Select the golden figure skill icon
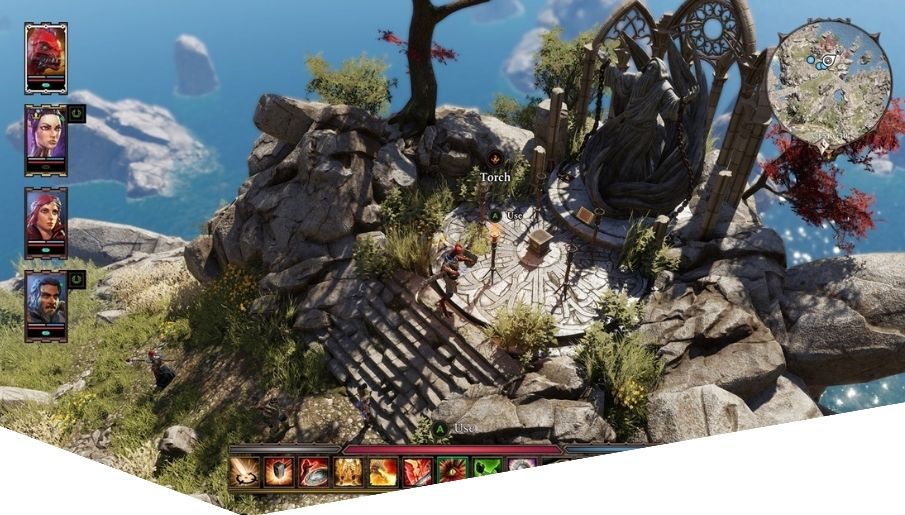This screenshot has height=515, width=905. pos(348,471)
